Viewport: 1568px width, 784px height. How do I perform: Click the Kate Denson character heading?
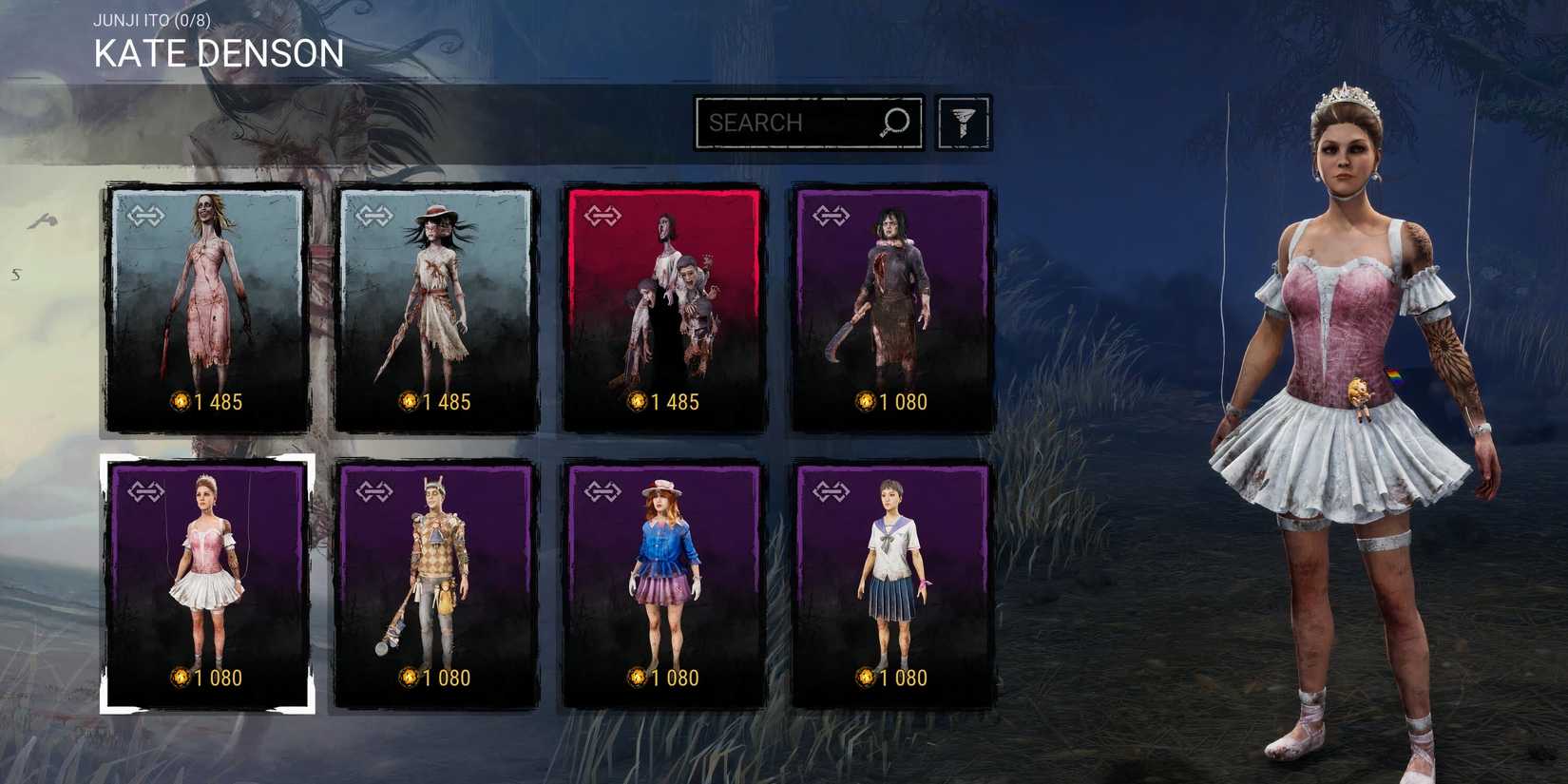tap(218, 54)
